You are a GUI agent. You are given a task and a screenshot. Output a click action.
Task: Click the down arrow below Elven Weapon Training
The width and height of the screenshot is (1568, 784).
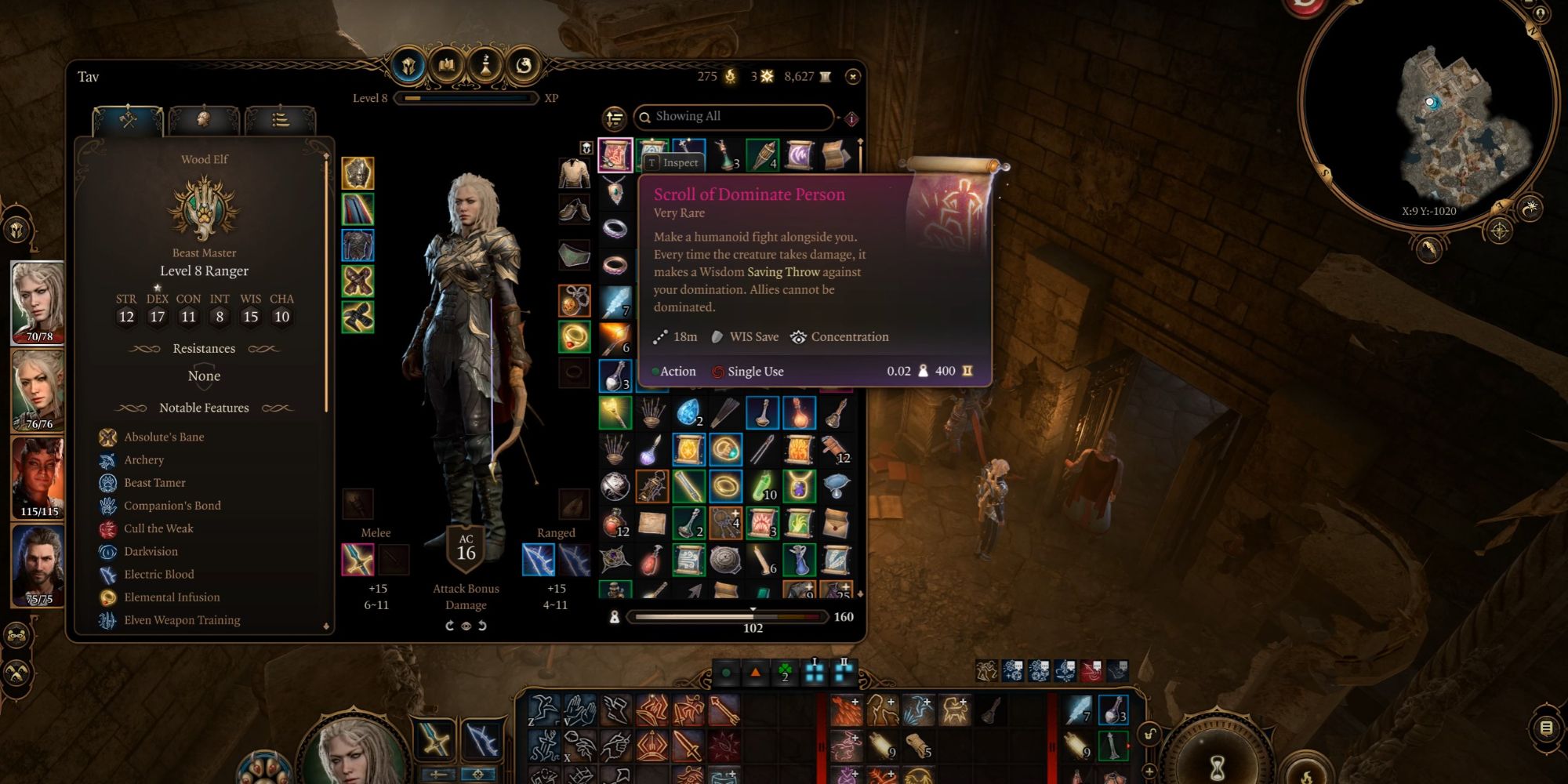327,625
